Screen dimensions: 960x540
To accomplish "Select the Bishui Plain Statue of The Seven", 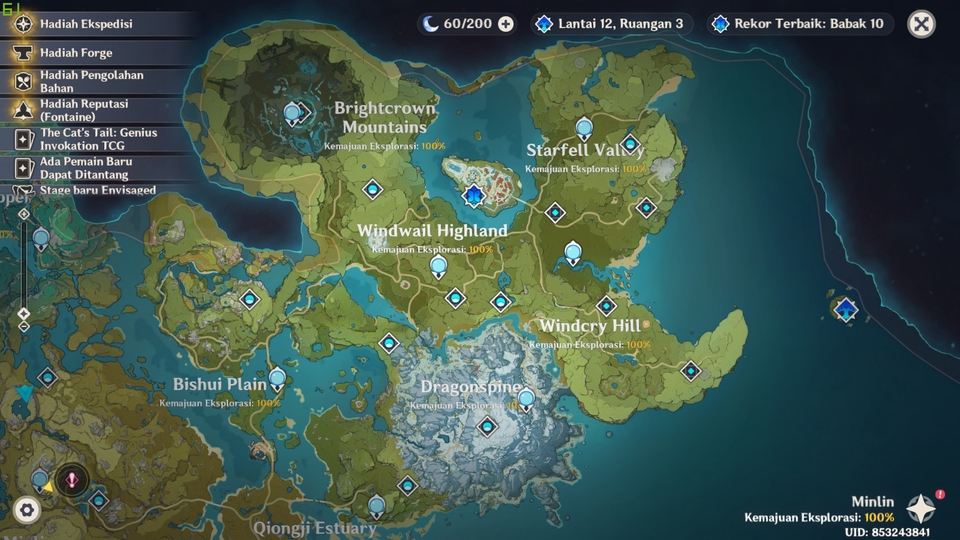I will click(x=277, y=378).
